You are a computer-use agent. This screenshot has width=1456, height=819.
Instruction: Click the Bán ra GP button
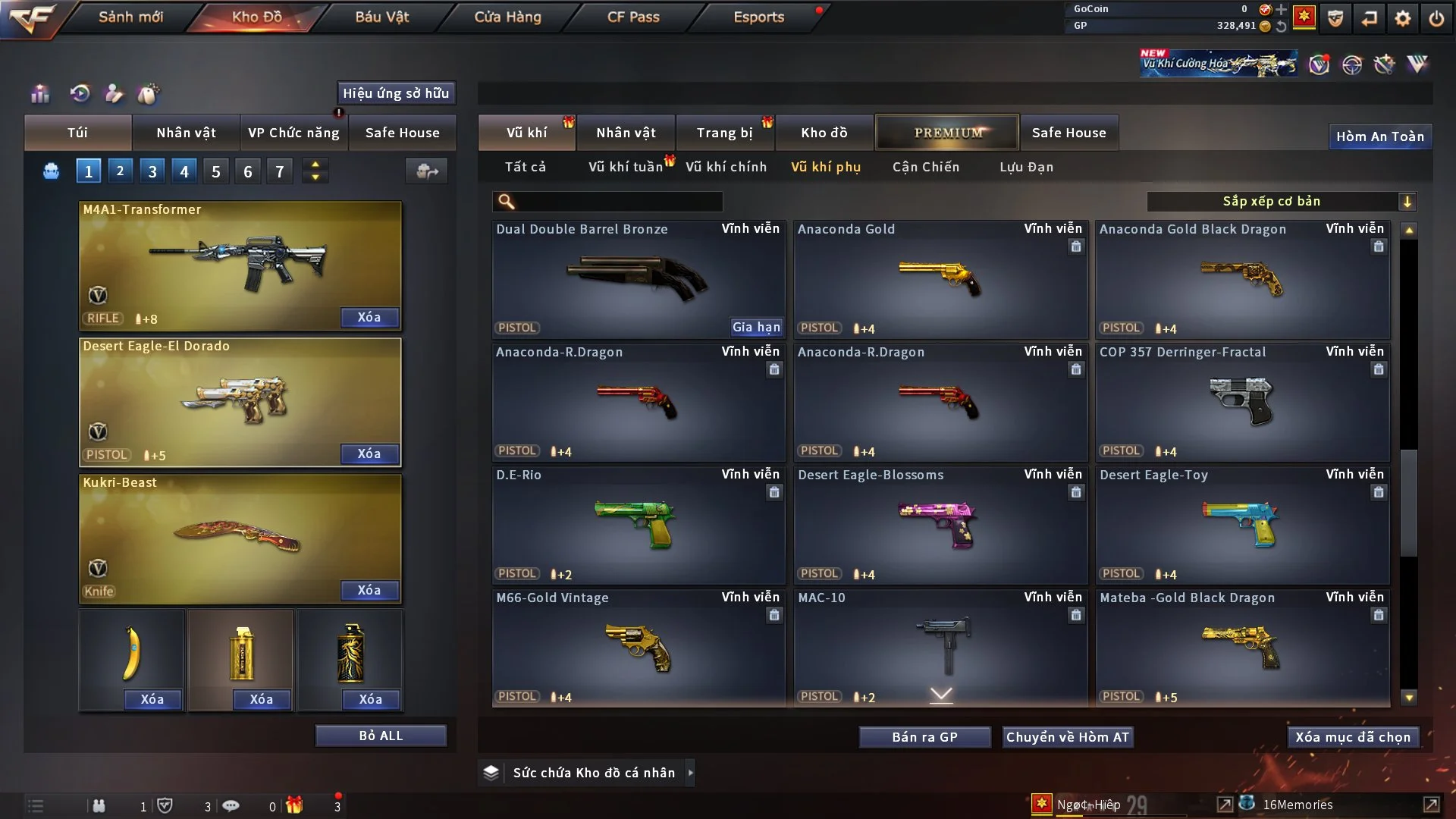coord(924,737)
